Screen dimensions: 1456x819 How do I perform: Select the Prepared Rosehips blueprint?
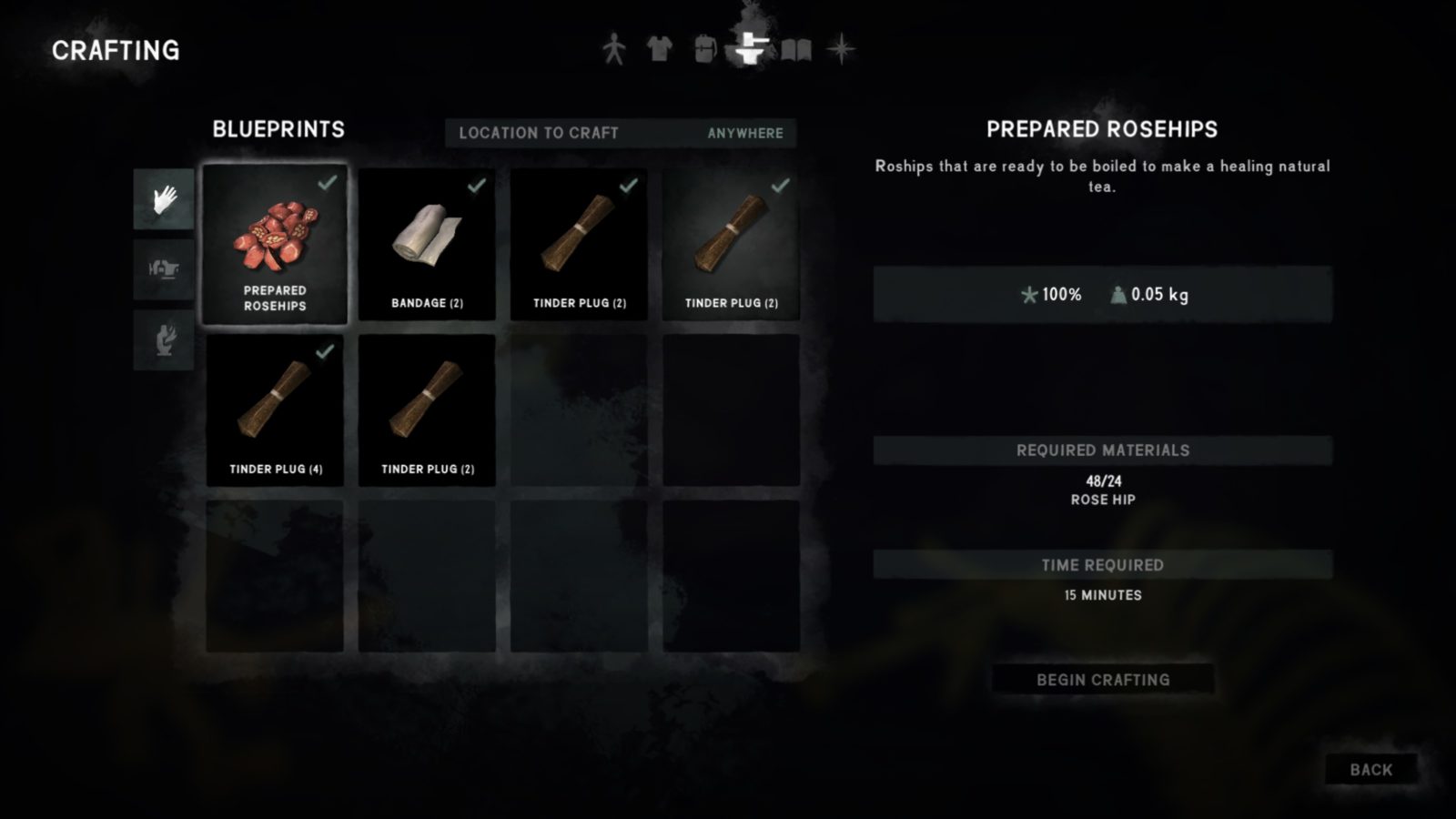coord(275,245)
